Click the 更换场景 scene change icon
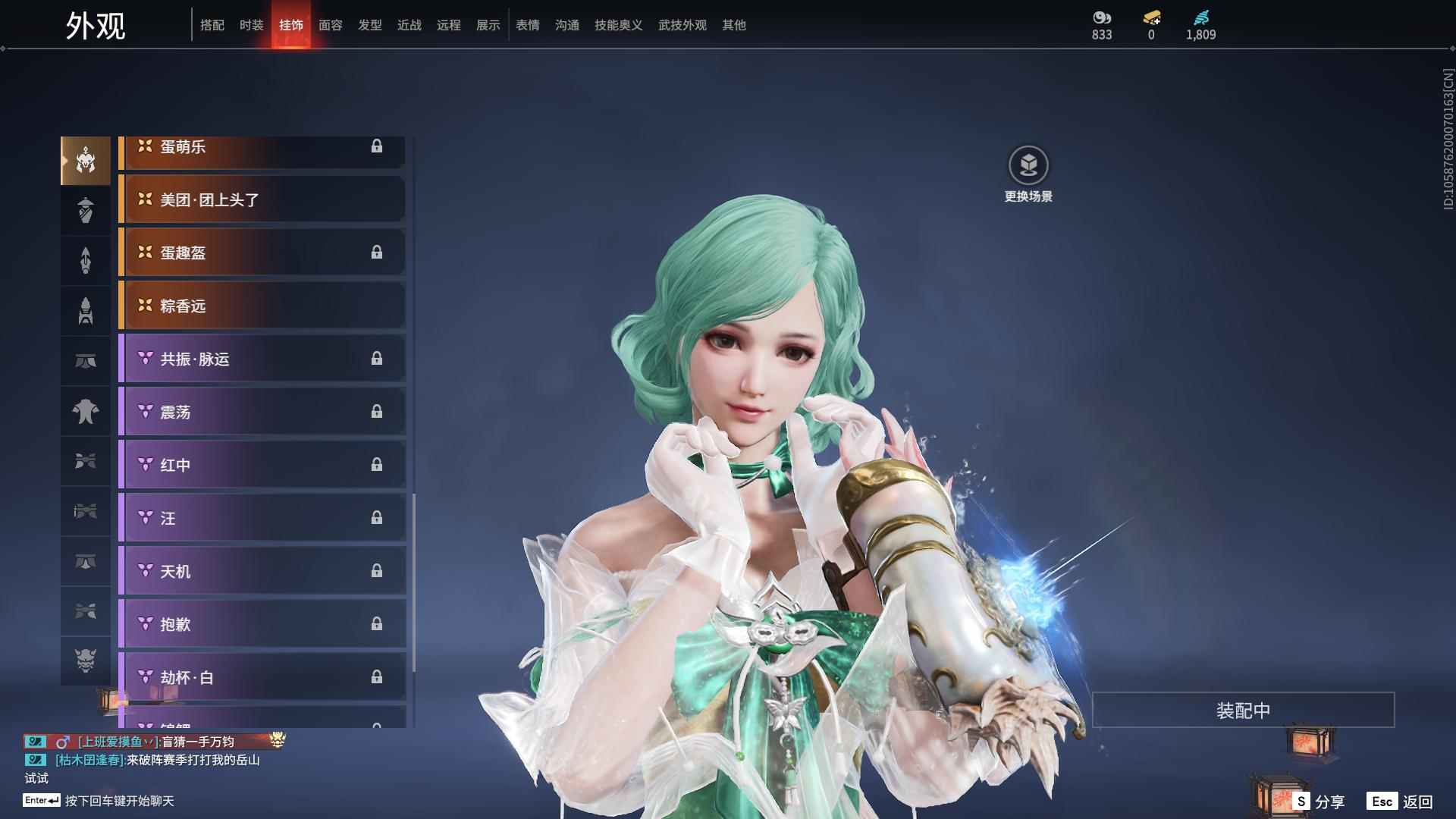 (1028, 166)
